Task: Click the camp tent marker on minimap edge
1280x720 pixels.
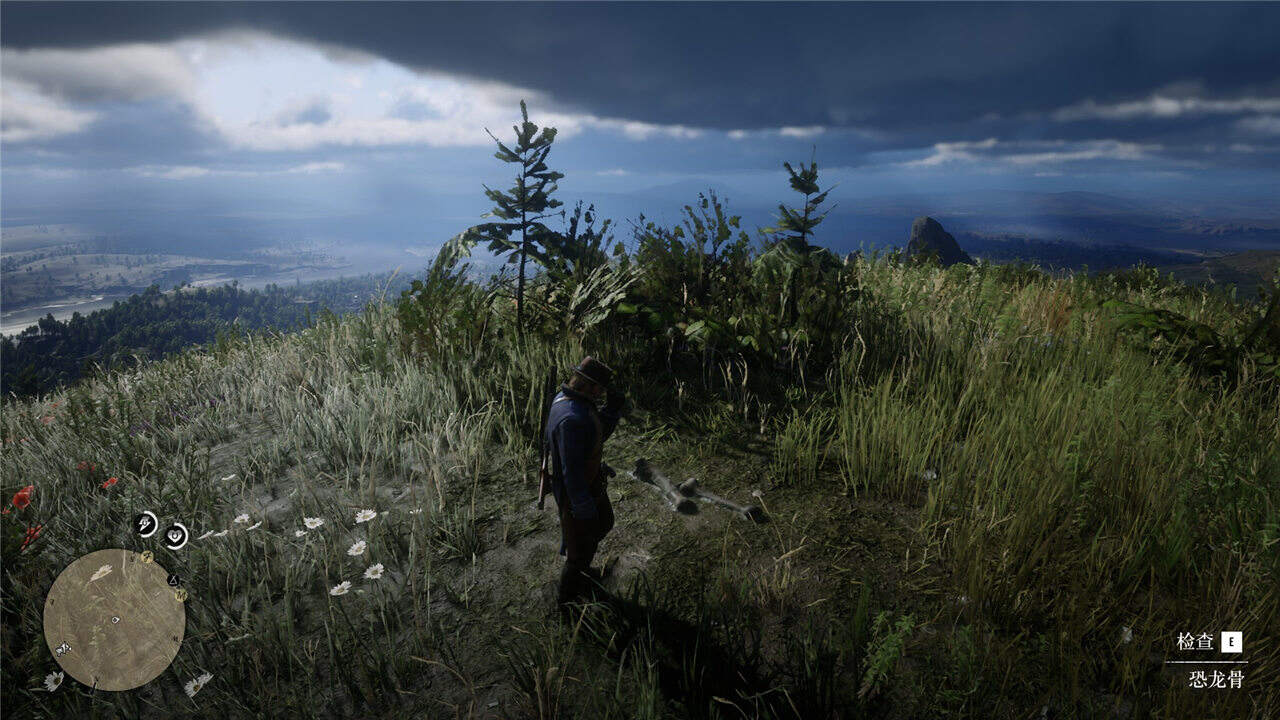Action: [x=173, y=579]
